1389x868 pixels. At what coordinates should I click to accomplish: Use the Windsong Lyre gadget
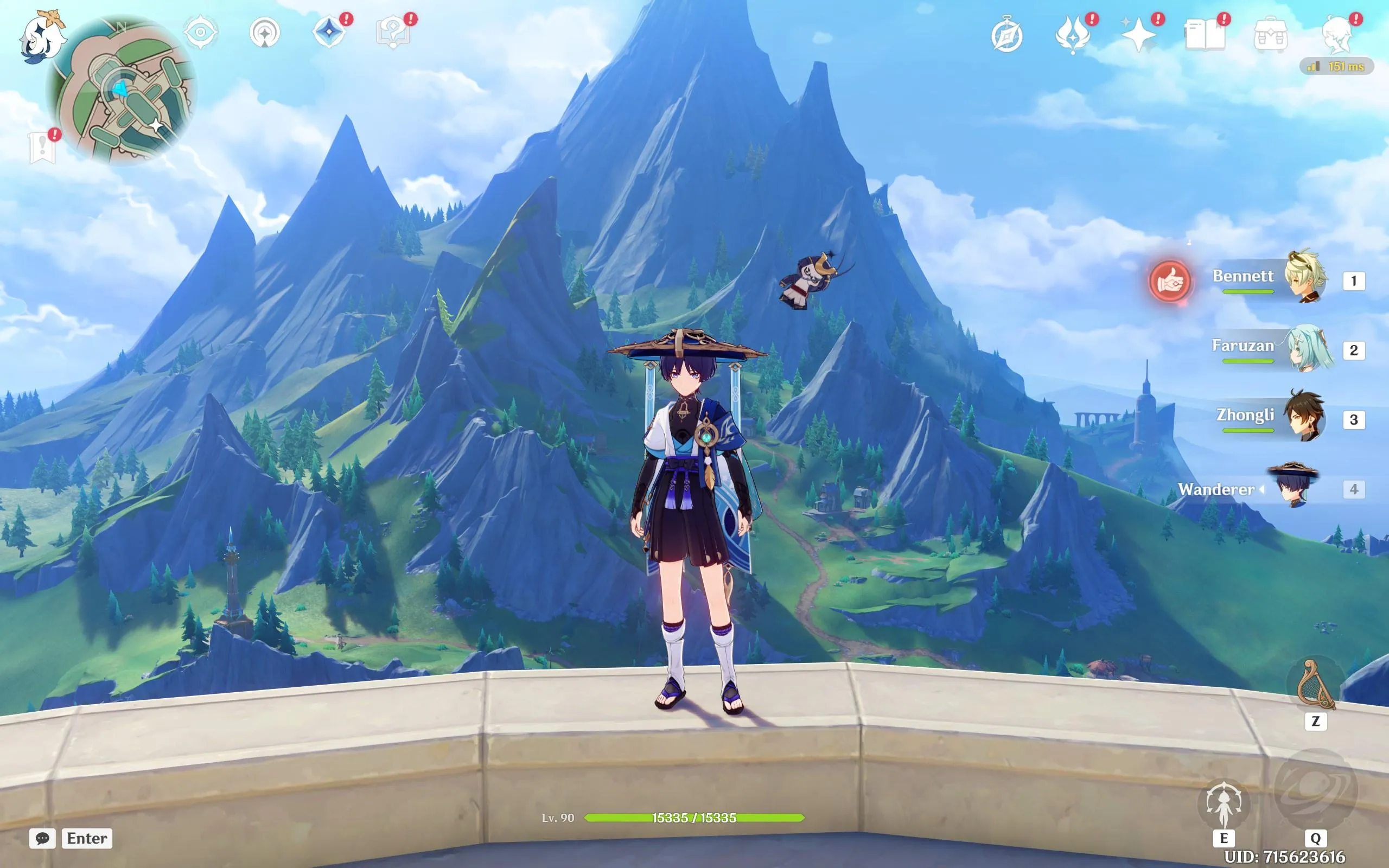click(x=1316, y=685)
